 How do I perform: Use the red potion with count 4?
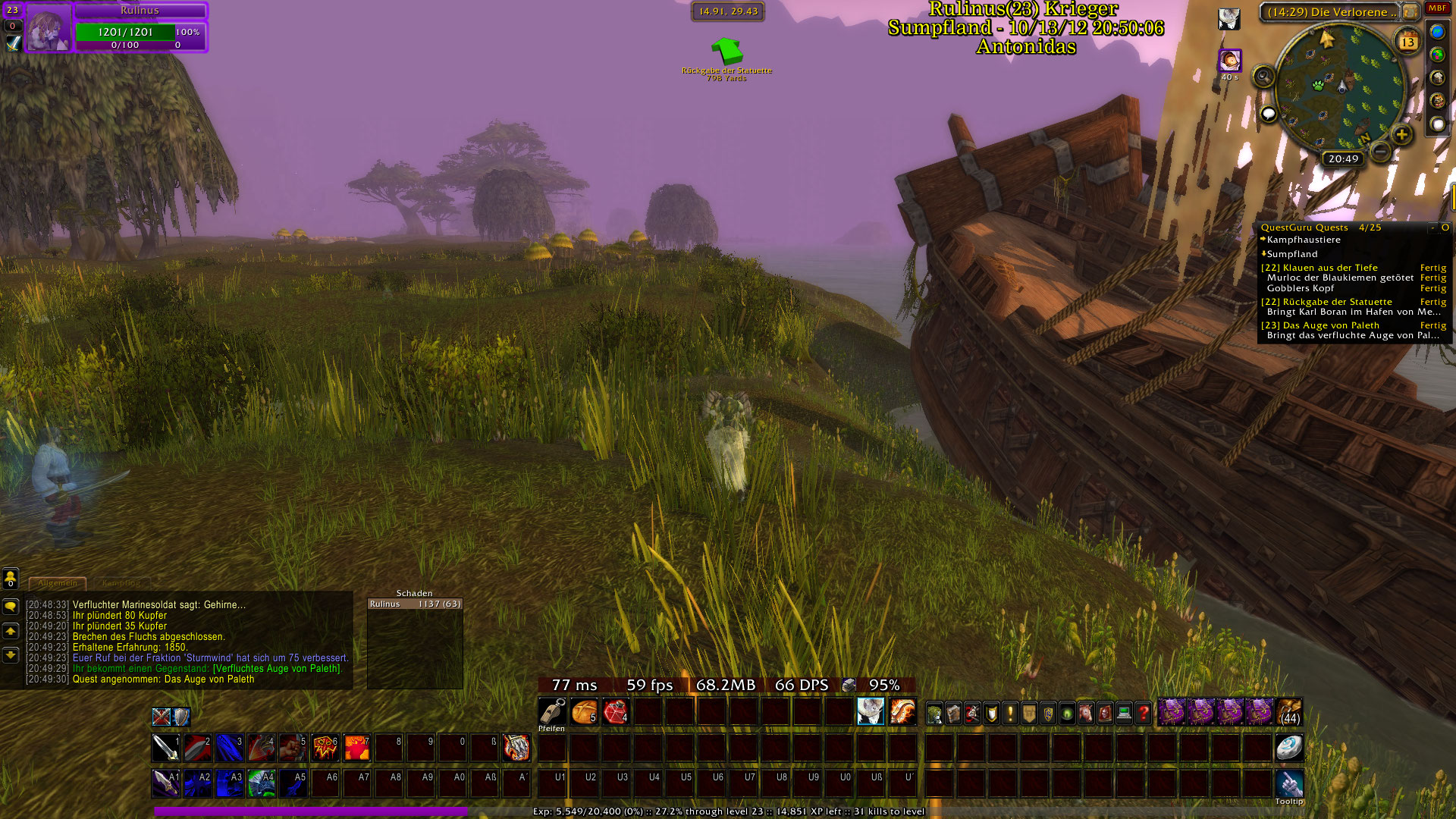[x=616, y=712]
